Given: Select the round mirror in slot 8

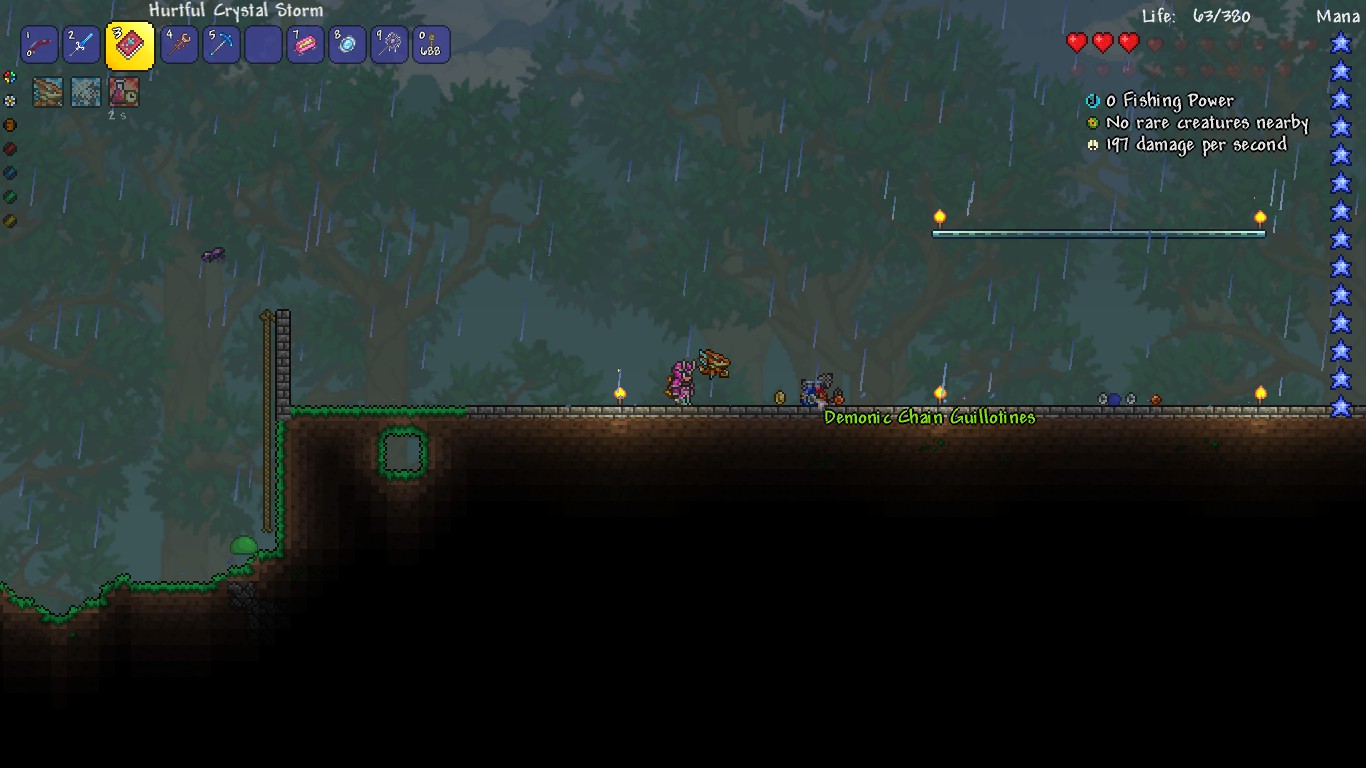Looking at the screenshot, I should 347,45.
